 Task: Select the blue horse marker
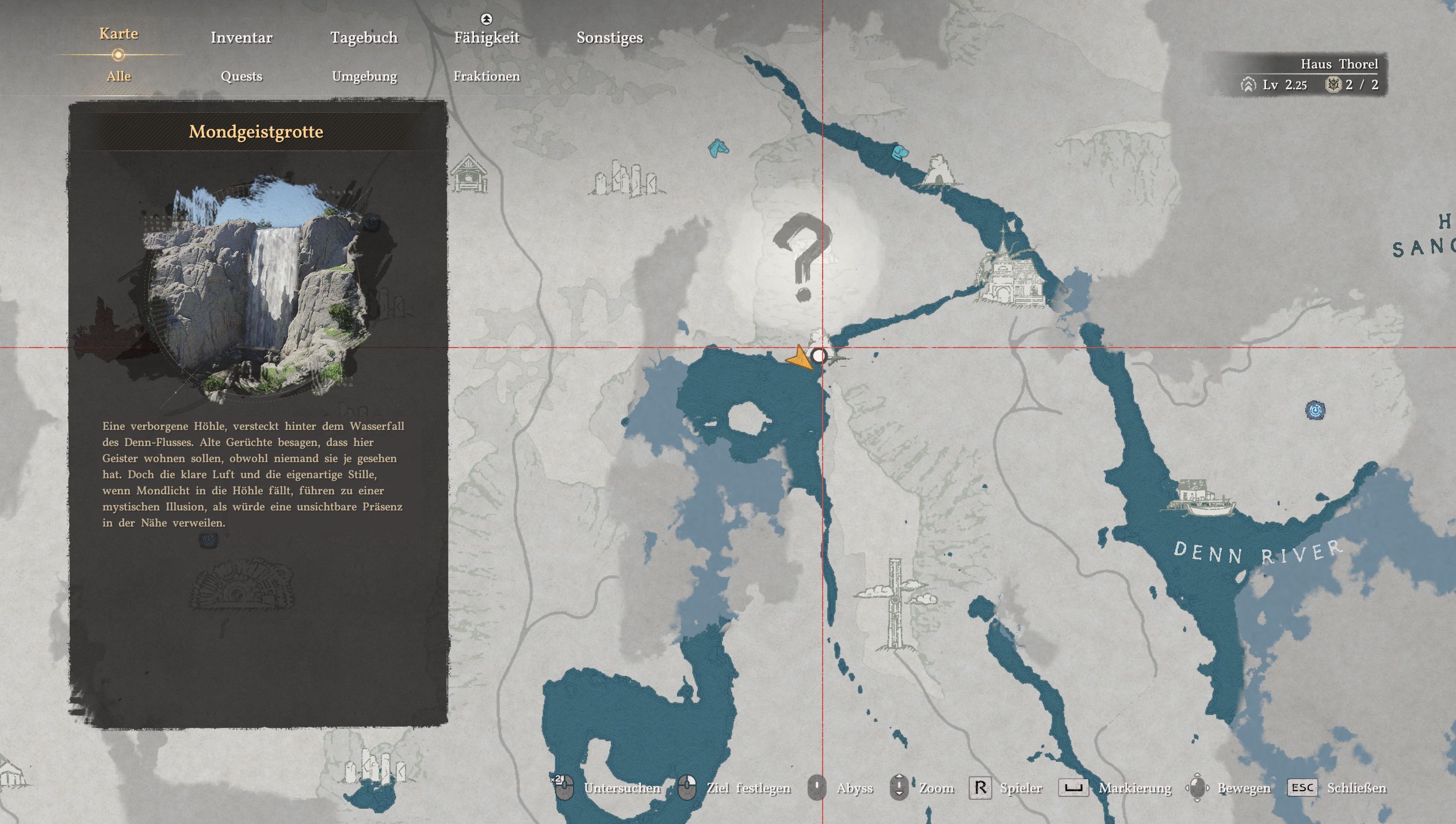(x=718, y=148)
